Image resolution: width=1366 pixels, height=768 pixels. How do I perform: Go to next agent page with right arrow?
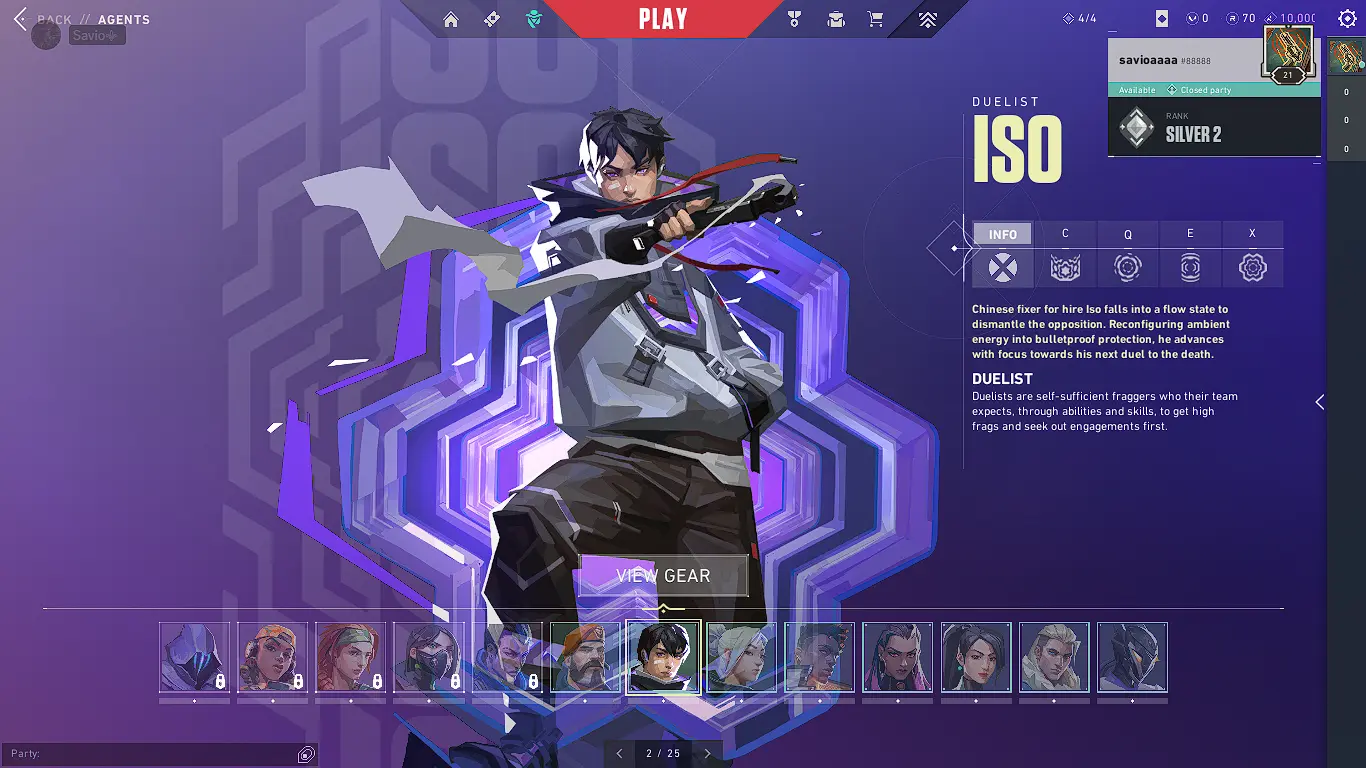pyautogui.click(x=707, y=753)
